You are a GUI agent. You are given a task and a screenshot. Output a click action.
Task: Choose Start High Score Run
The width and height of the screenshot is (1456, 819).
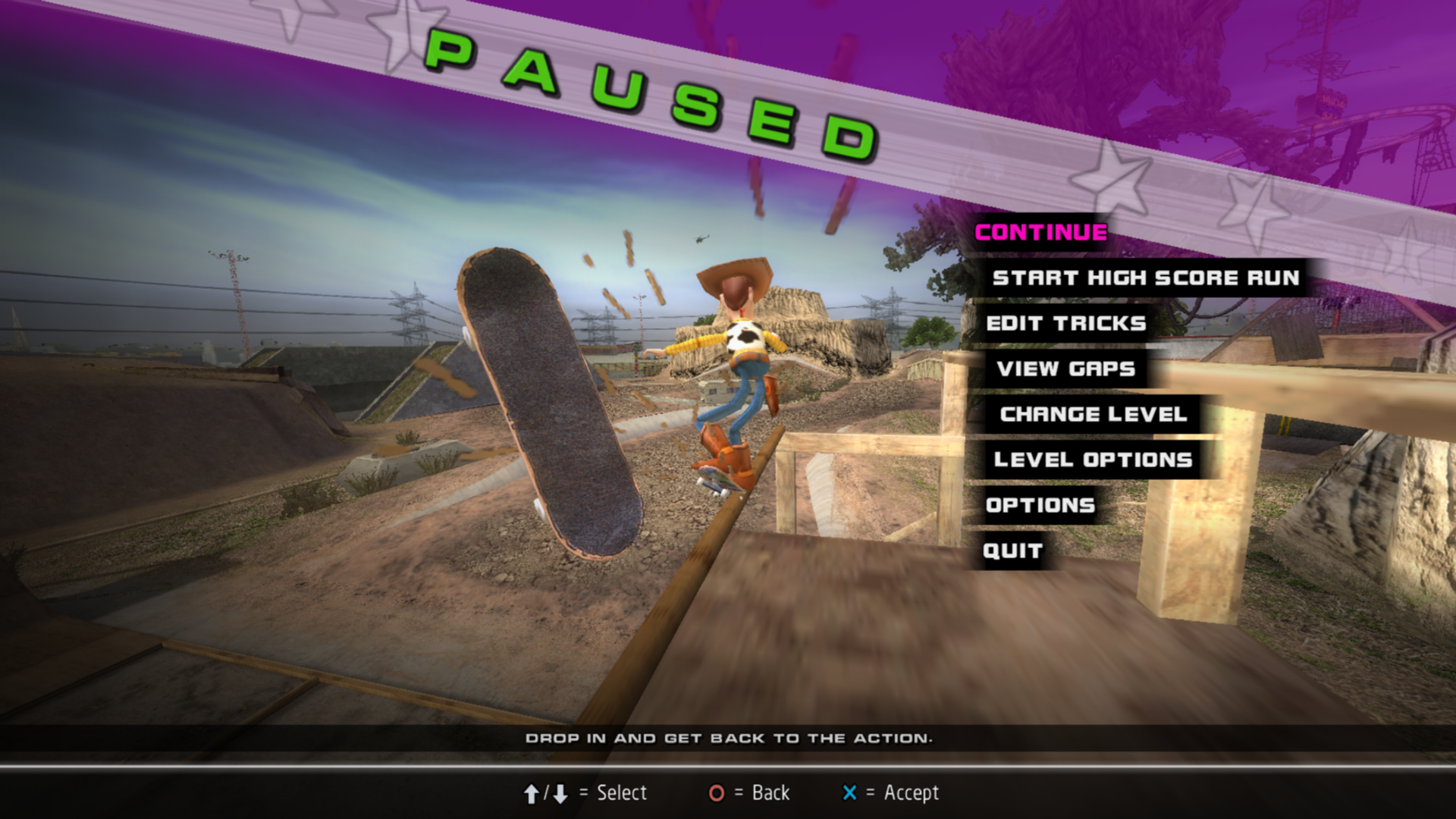click(x=1145, y=278)
